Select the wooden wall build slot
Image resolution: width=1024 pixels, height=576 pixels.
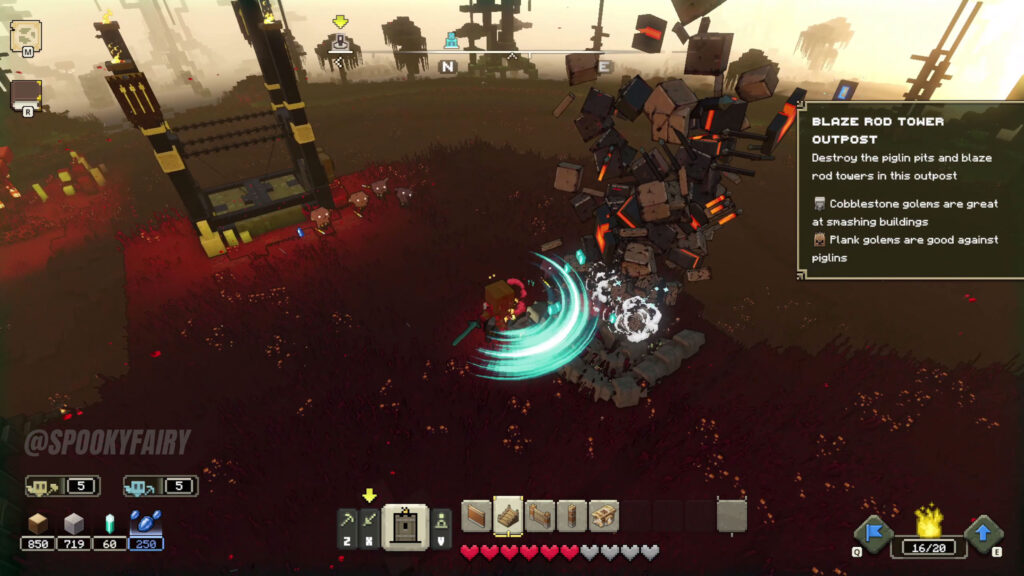coord(476,516)
